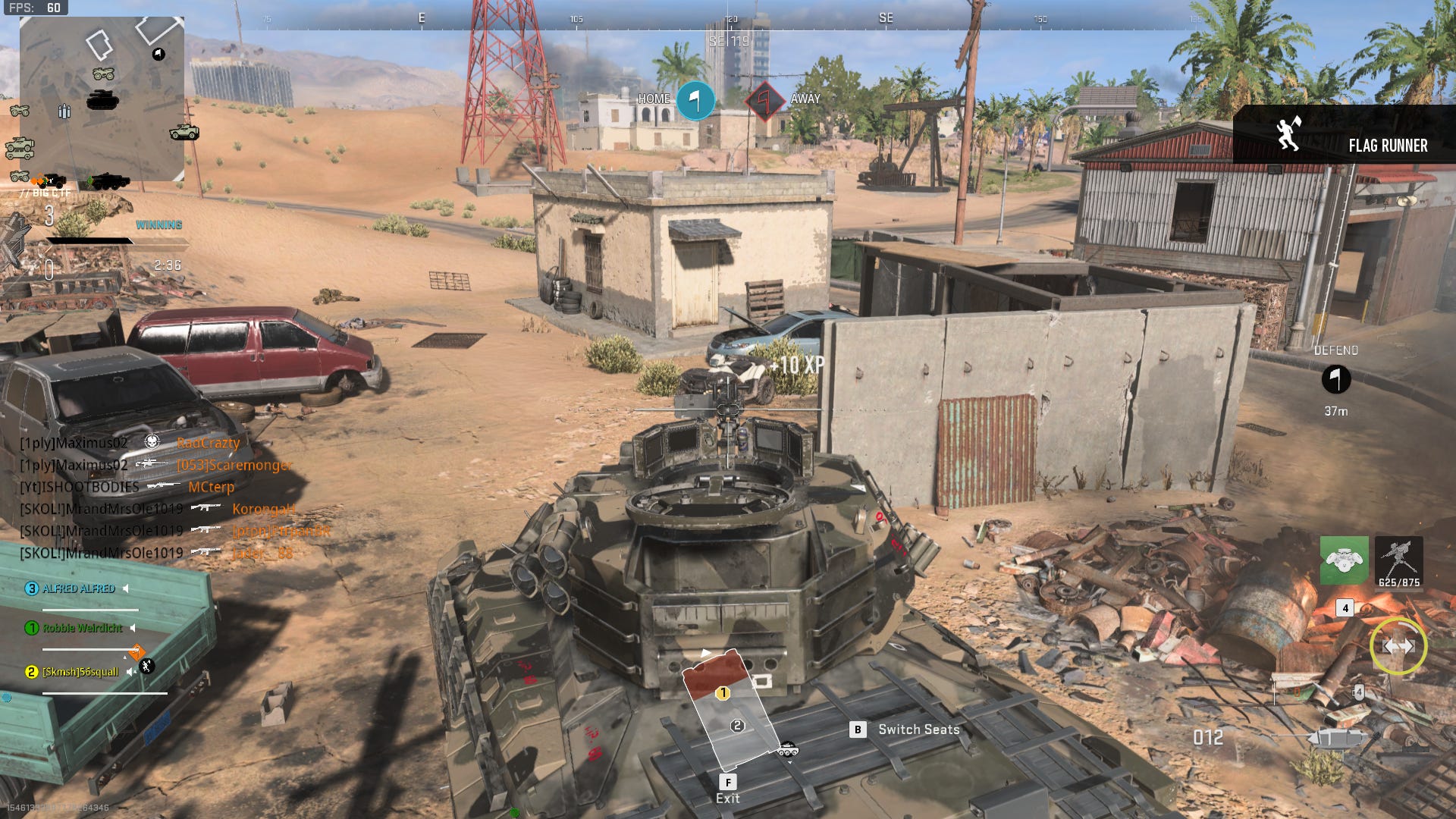Image resolution: width=1456 pixels, height=819 pixels.
Task: Select squad member ALFRED ALFRED
Action: click(79, 588)
